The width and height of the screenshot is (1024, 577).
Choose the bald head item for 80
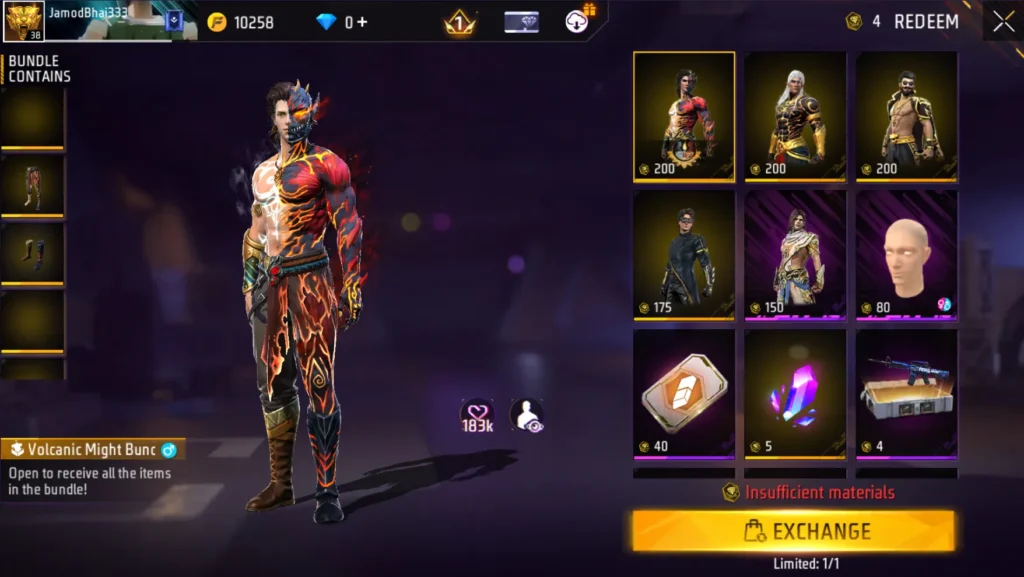[906, 254]
